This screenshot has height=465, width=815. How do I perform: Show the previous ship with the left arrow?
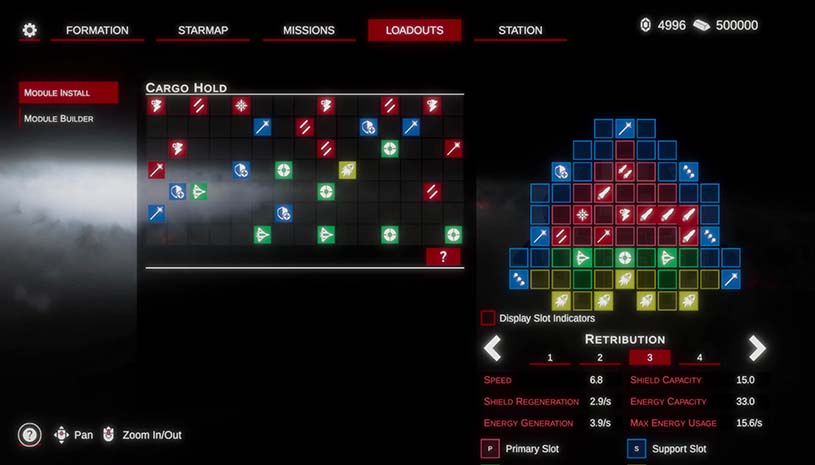pyautogui.click(x=492, y=348)
